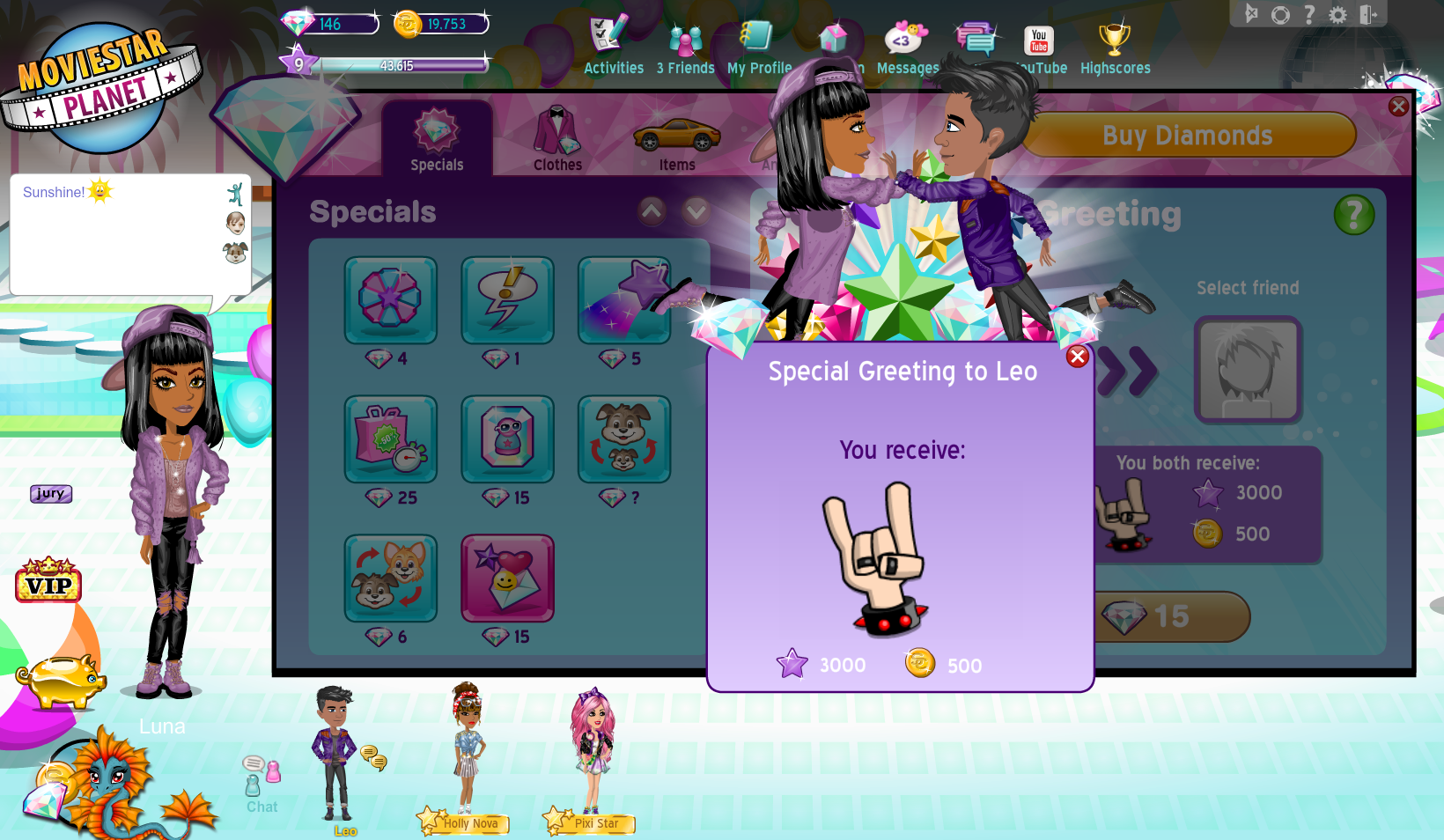Click the VIP badge
1444x840 pixels.
click(48, 582)
